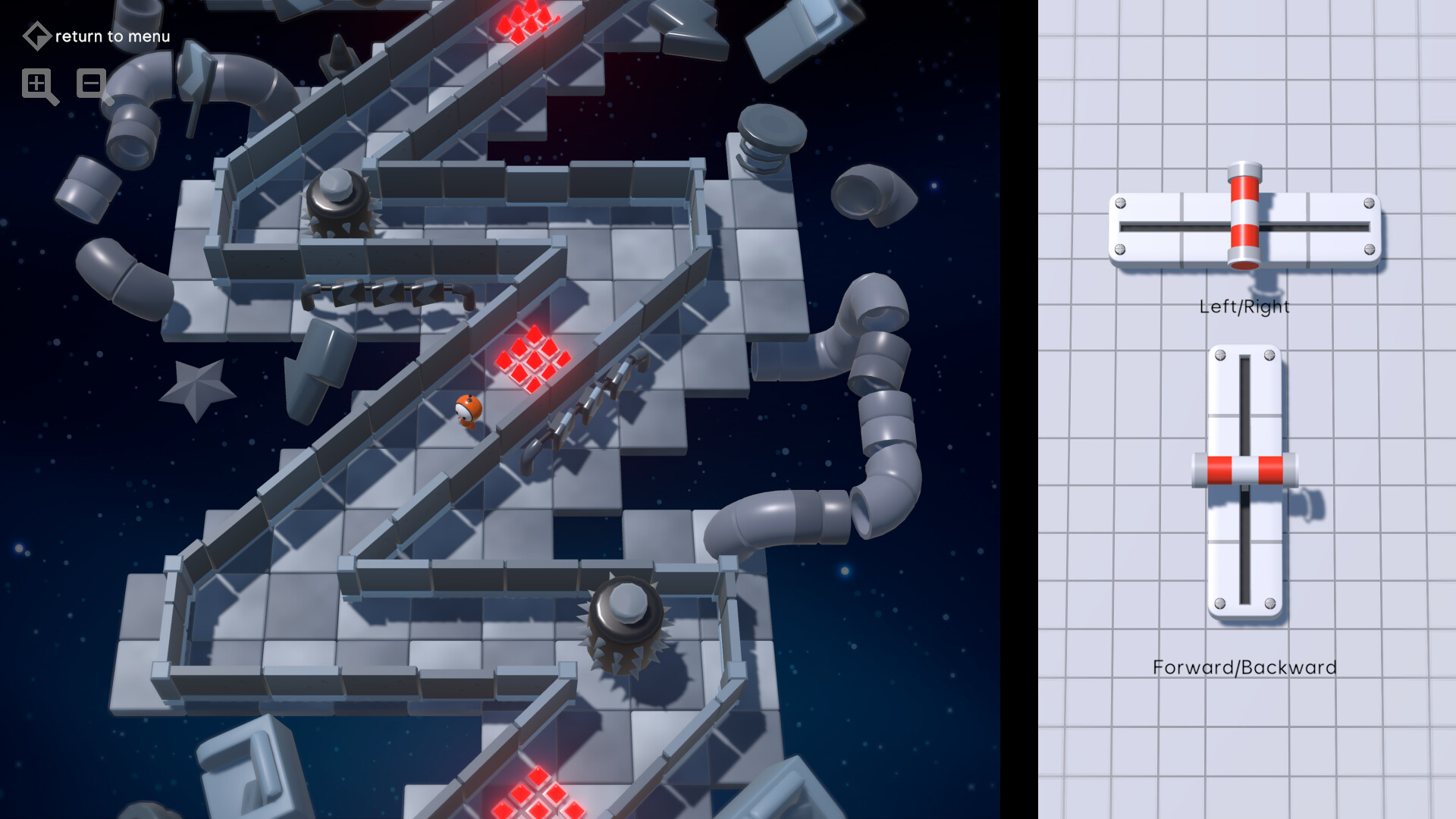Viewport: 1456px width, 819px height.
Task: Select the zoom out magnifier icon
Action: coord(90,85)
